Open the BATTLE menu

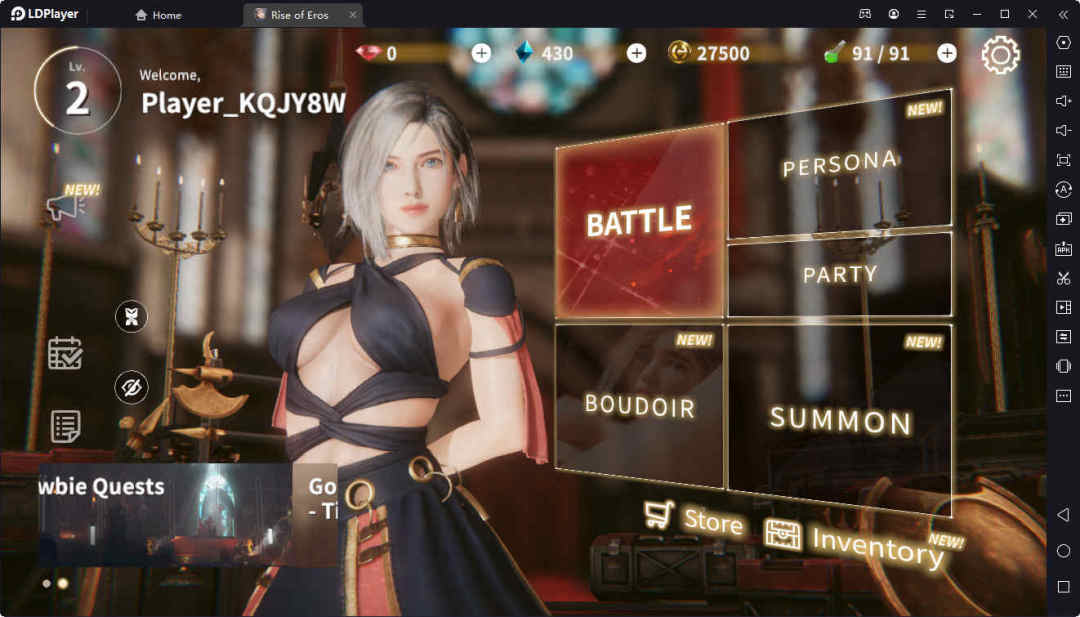639,220
